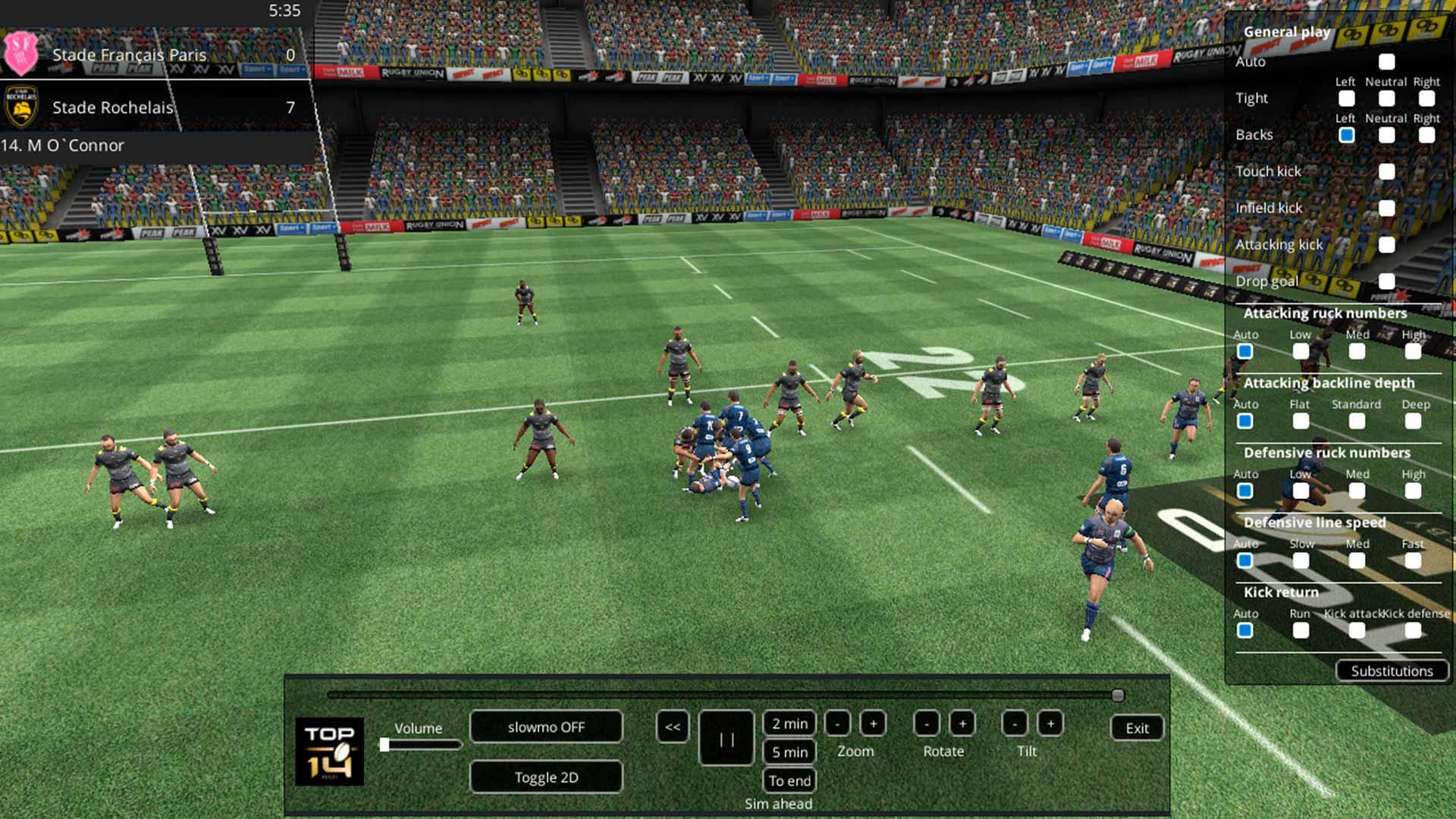1456x819 pixels.
Task: Sim ahead 5 min
Action: 789,752
